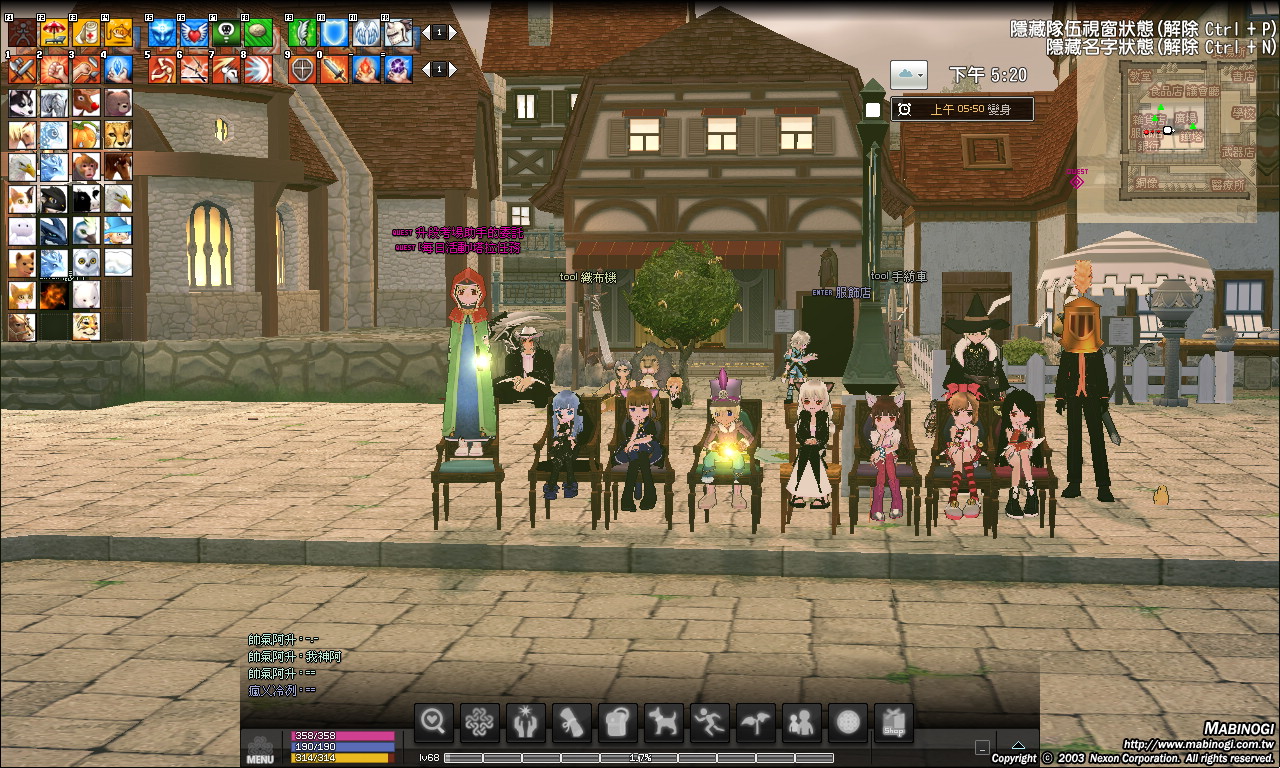Summon the pumpkin head pet

[x=86, y=135]
